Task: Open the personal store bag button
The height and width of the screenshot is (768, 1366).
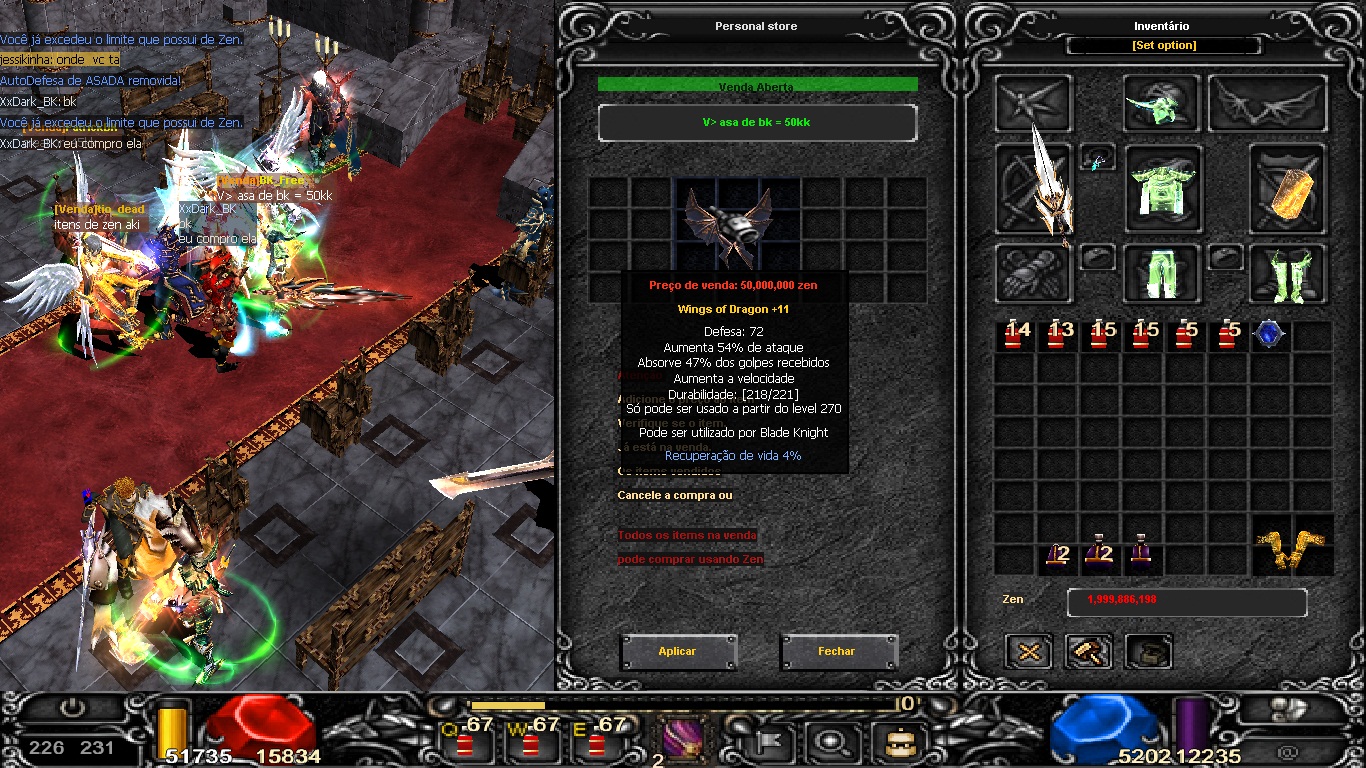Action: pos(1149,652)
